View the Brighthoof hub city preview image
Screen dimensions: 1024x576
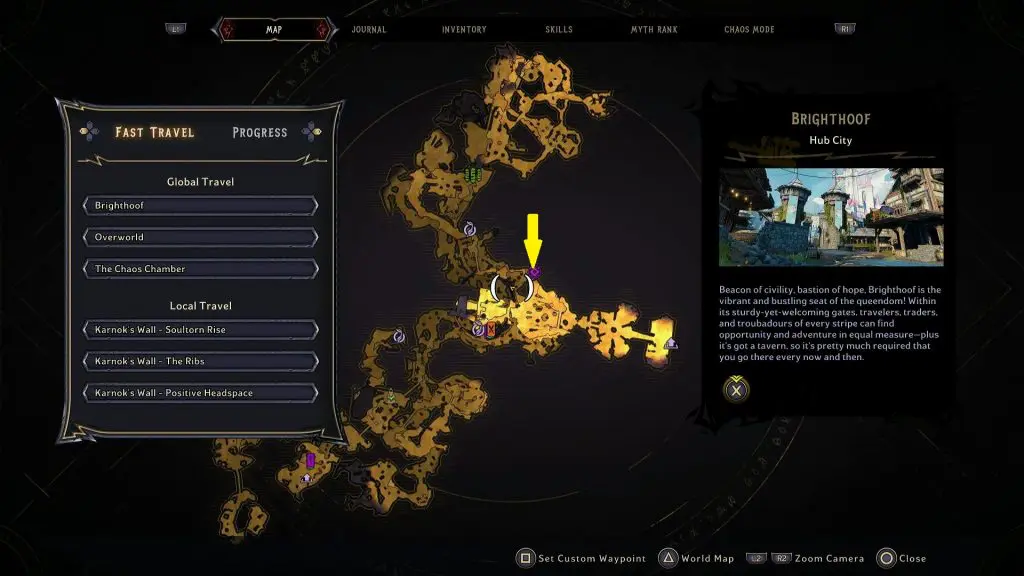(831, 216)
